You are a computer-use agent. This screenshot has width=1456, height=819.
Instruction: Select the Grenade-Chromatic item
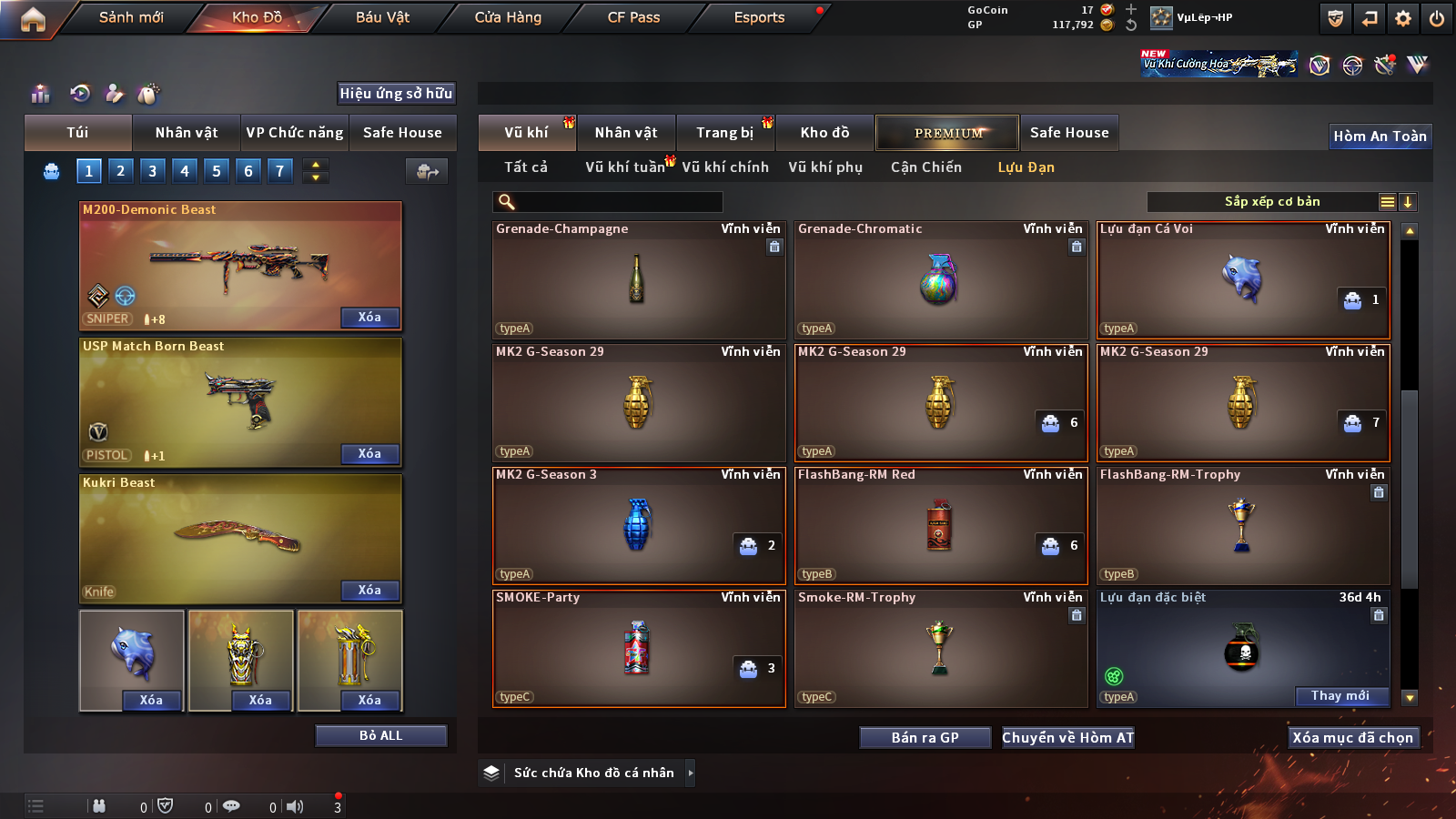pyautogui.click(x=940, y=280)
